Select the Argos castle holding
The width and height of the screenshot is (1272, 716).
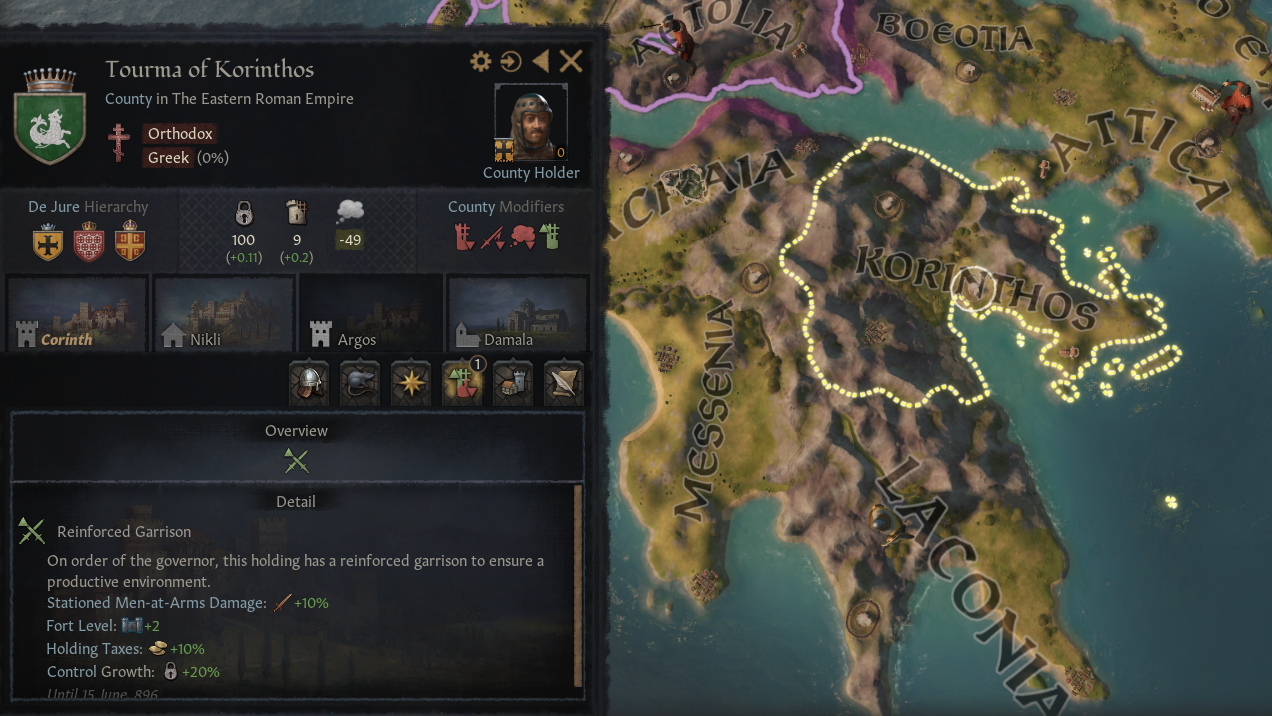click(370, 313)
